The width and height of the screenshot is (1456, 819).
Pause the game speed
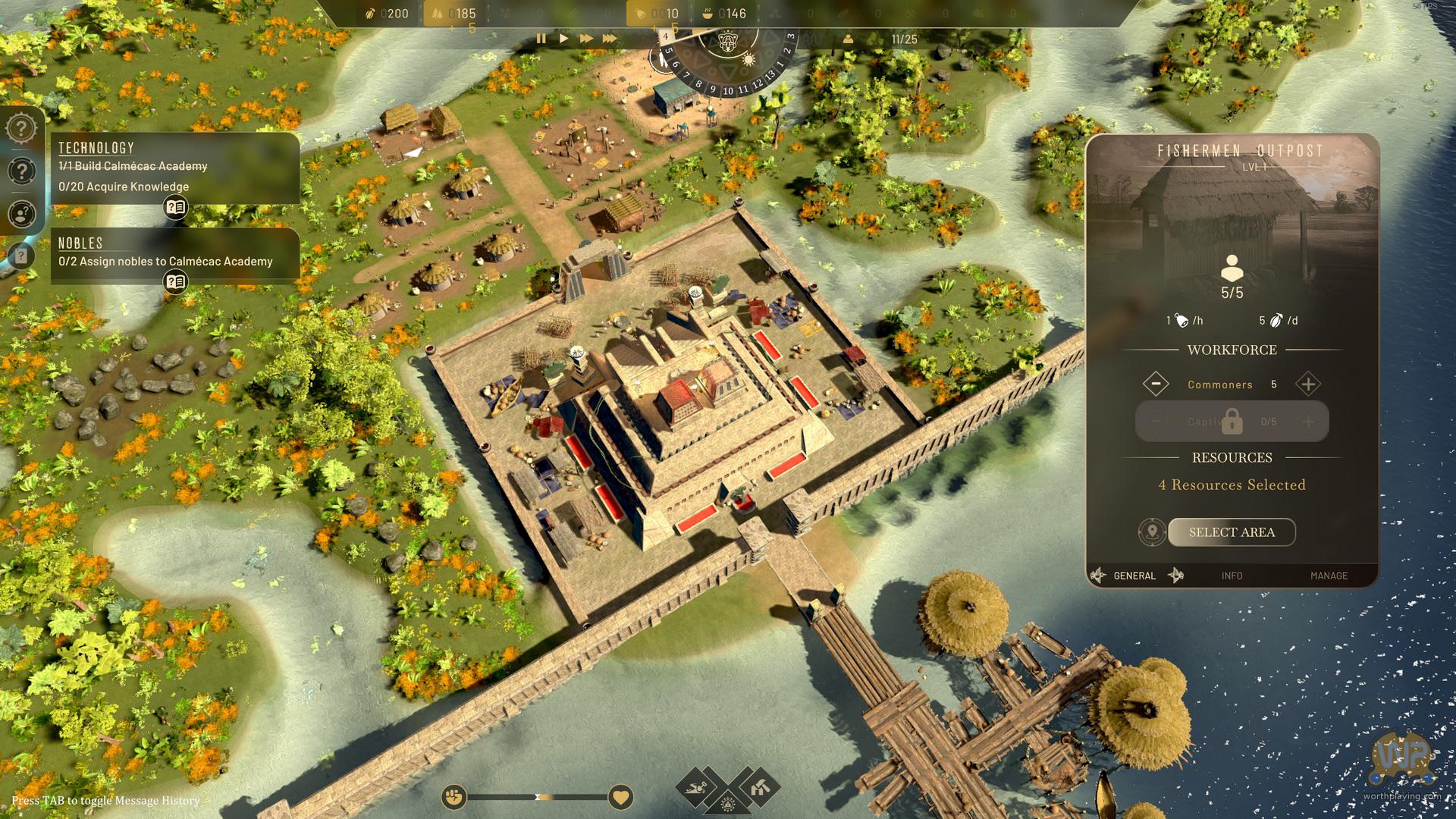click(541, 38)
